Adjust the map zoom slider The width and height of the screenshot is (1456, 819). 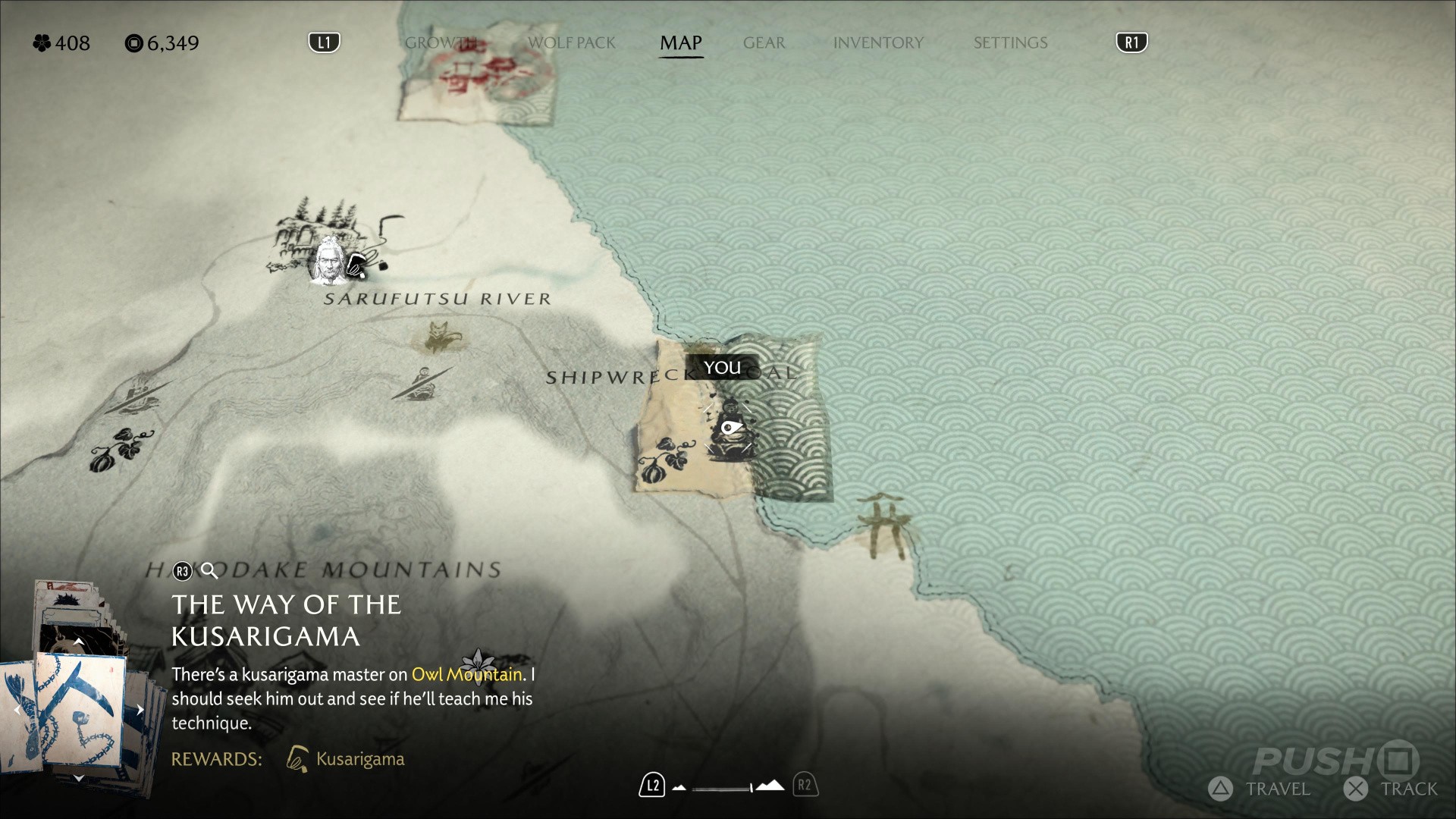click(723, 788)
